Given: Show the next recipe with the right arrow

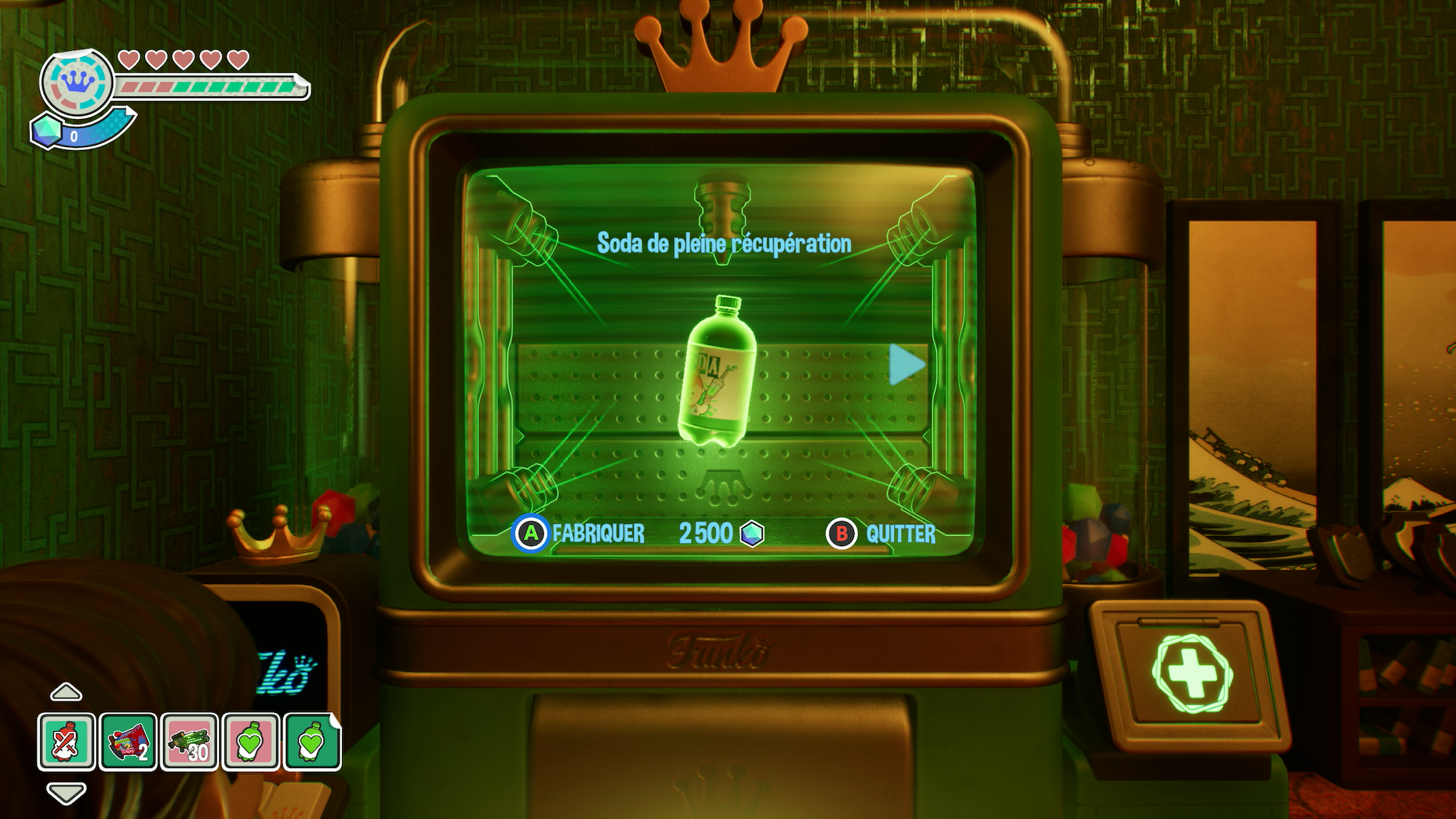Looking at the screenshot, I should point(906,365).
